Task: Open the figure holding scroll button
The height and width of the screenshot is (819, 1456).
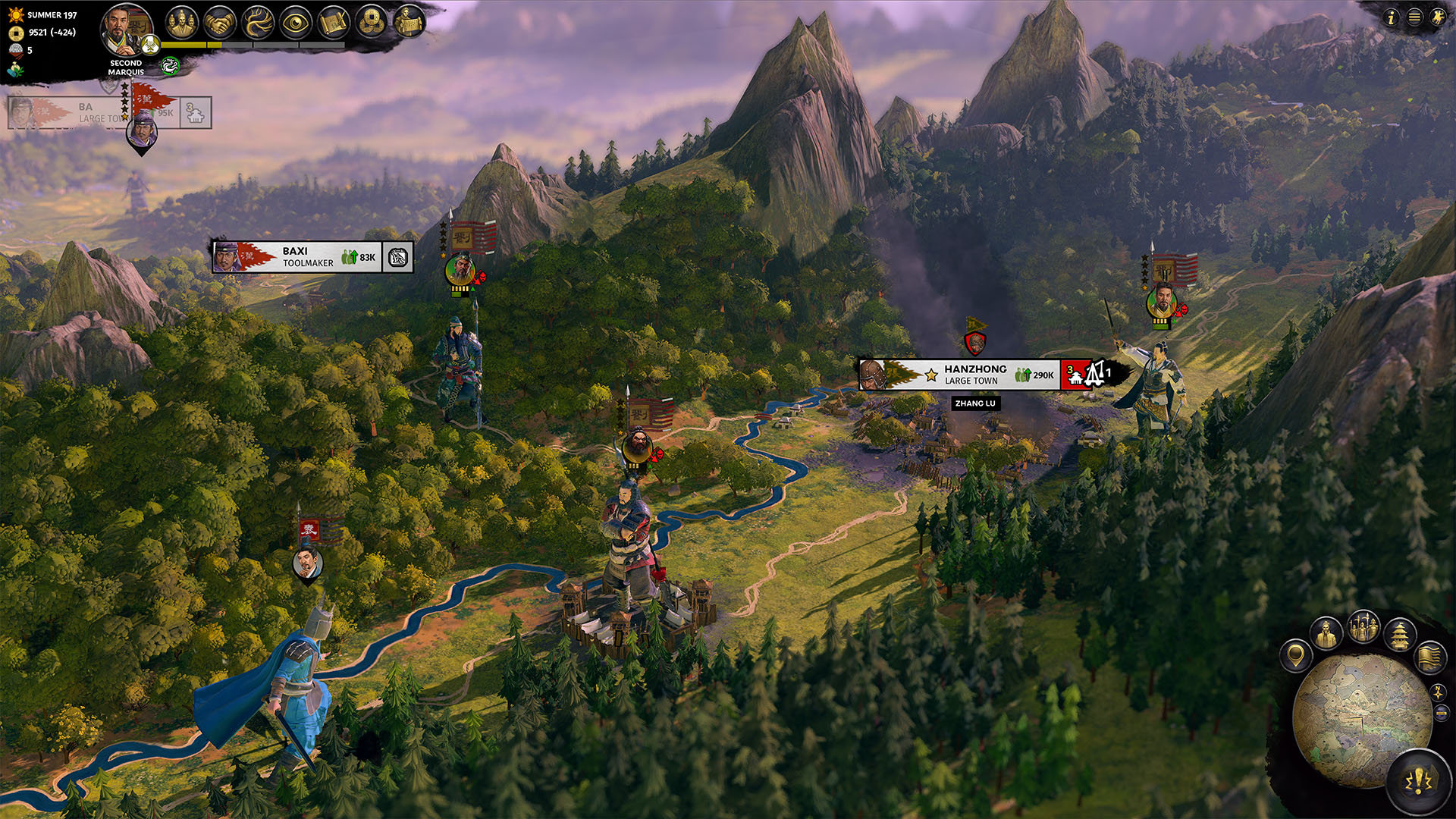Action: coord(409,21)
